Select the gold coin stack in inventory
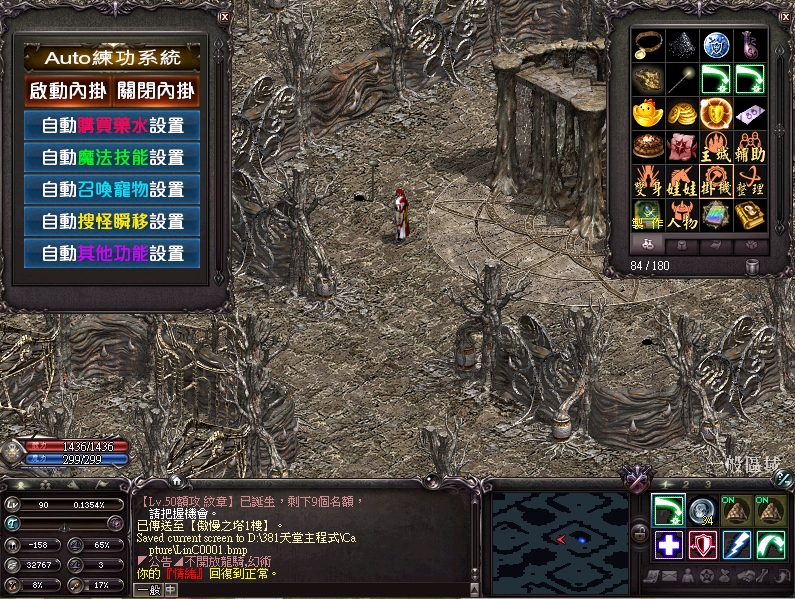795x599 pixels. [x=681, y=113]
